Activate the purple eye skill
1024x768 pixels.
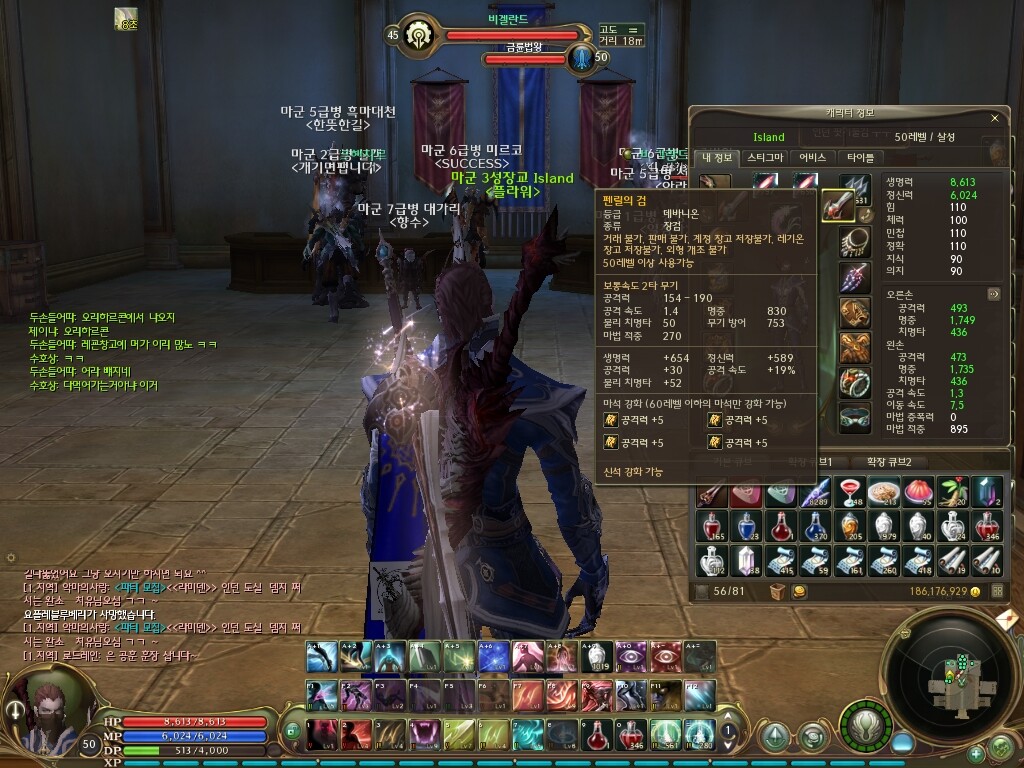(x=630, y=656)
